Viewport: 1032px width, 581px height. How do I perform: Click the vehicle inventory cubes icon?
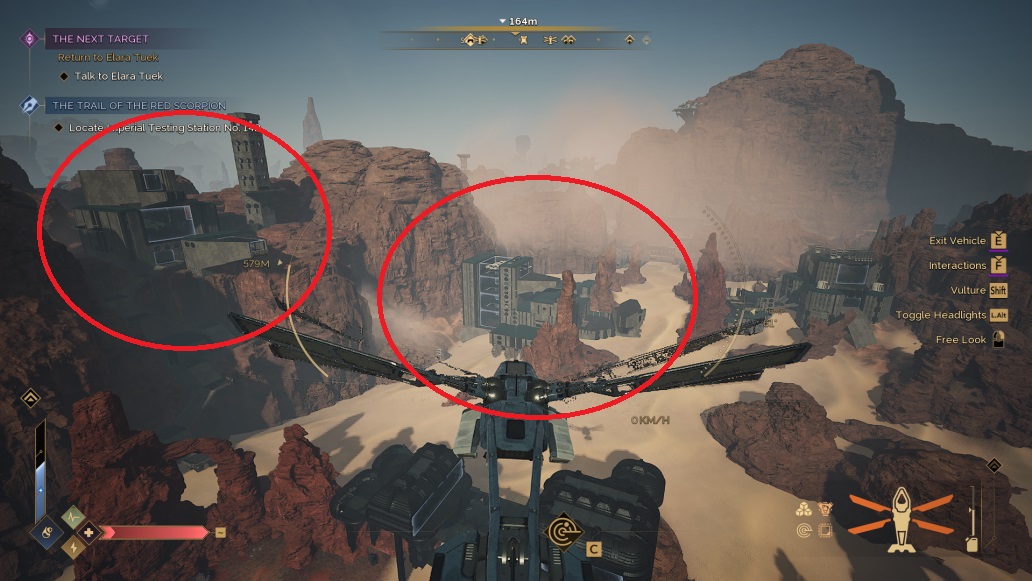[805, 509]
